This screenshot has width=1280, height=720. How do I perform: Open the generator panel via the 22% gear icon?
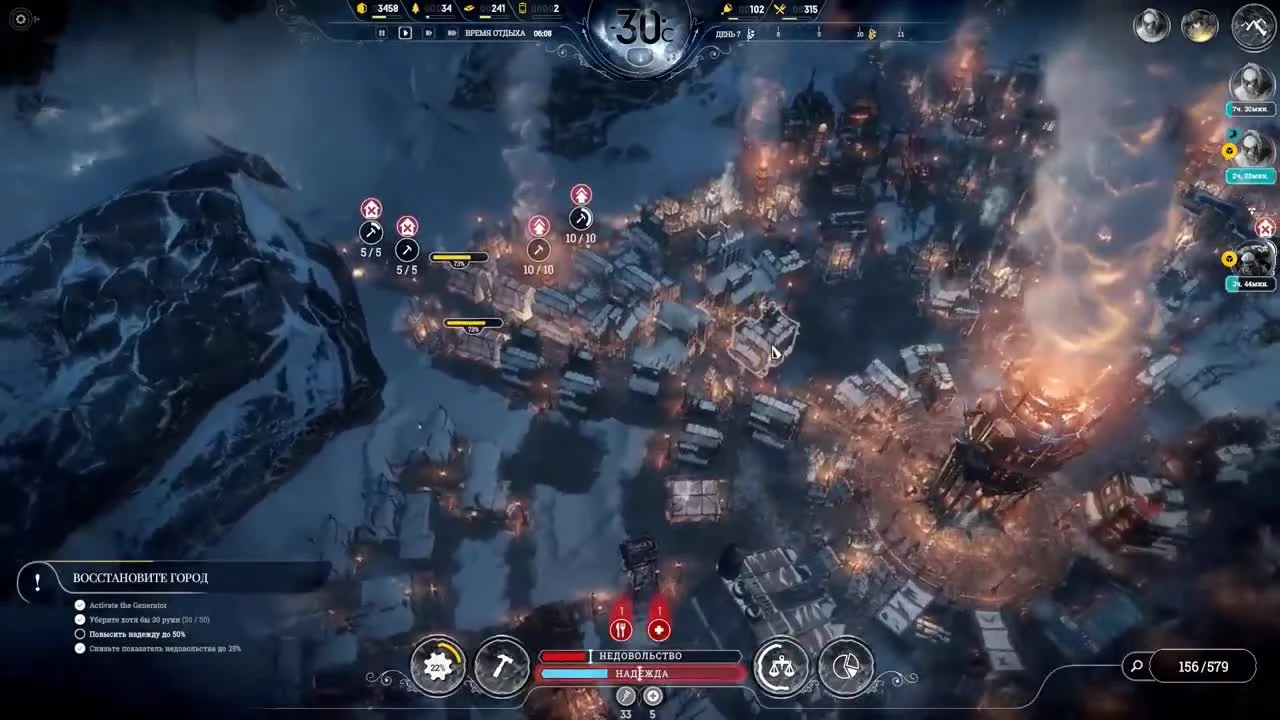(437, 666)
